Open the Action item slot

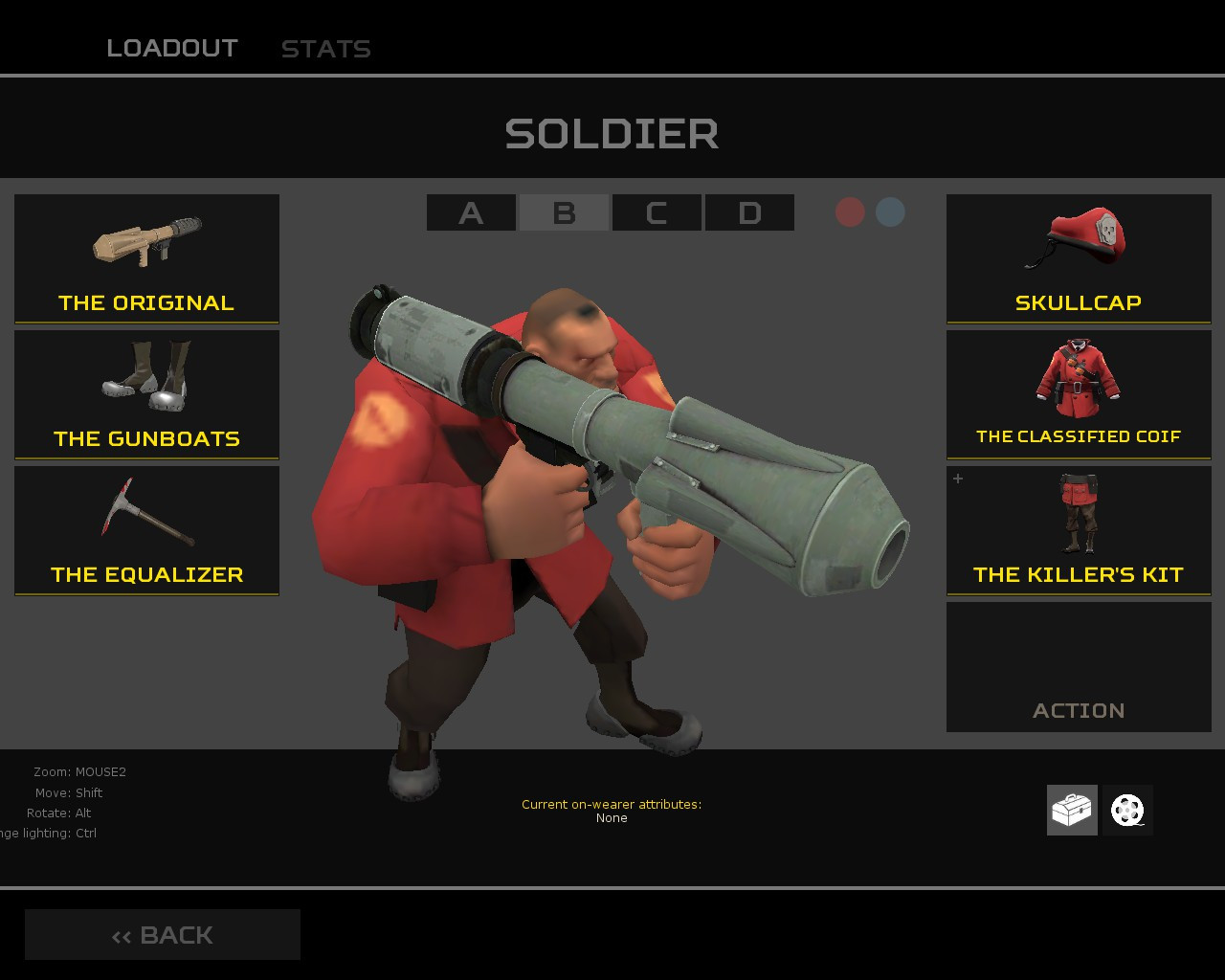click(x=1079, y=667)
